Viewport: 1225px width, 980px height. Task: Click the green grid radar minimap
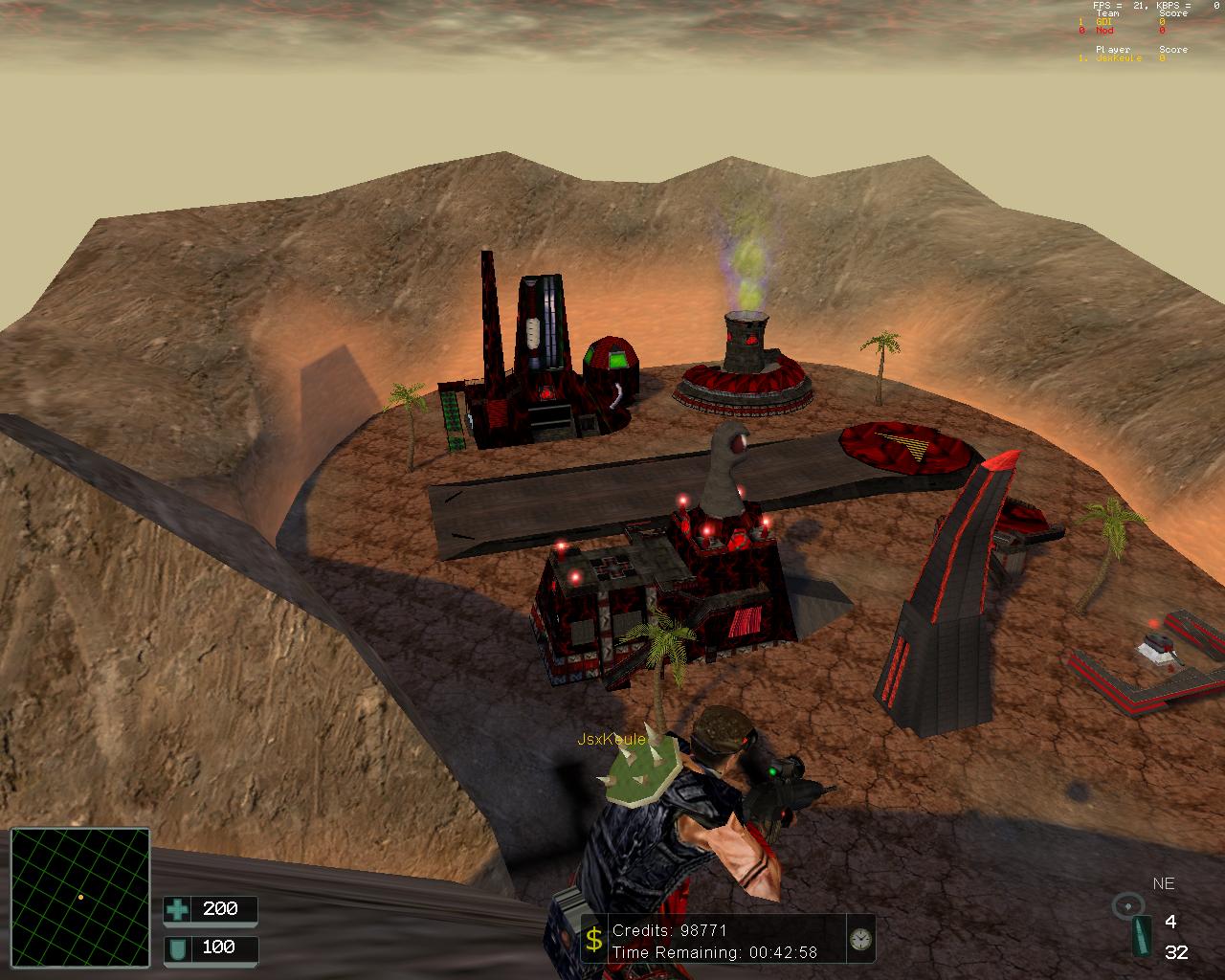80,898
